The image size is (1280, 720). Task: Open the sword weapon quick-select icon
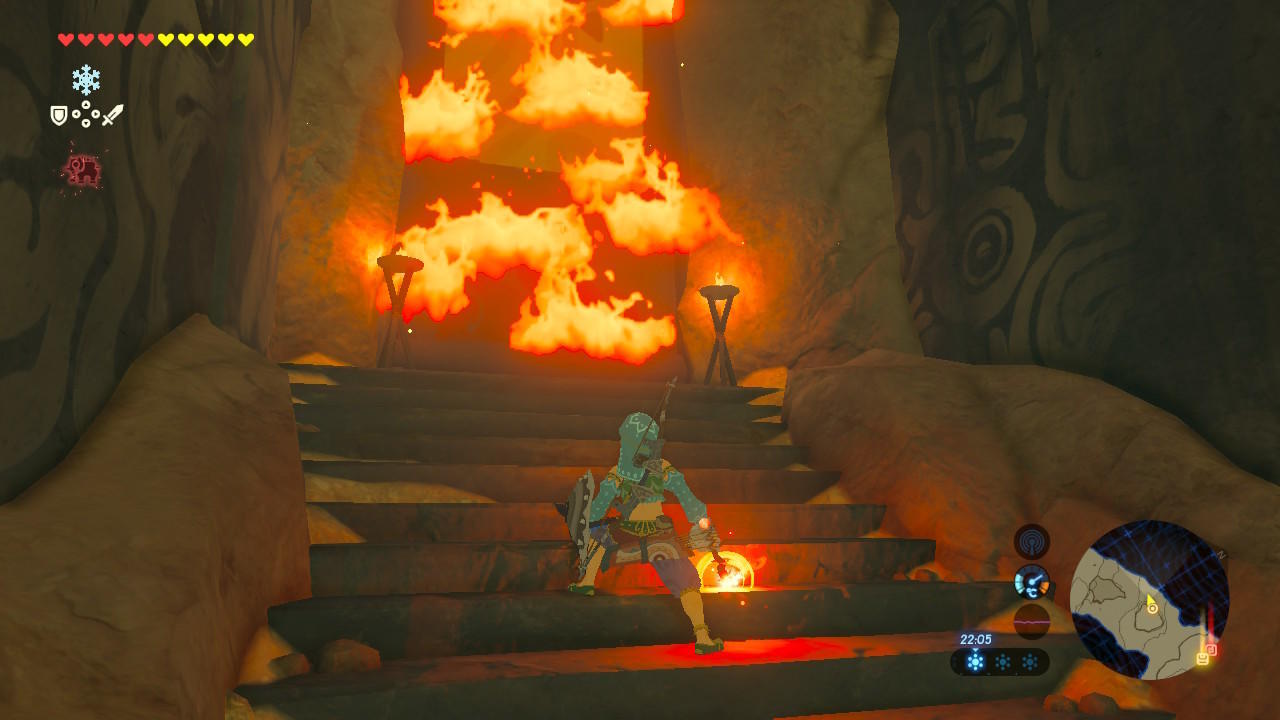tap(112, 115)
